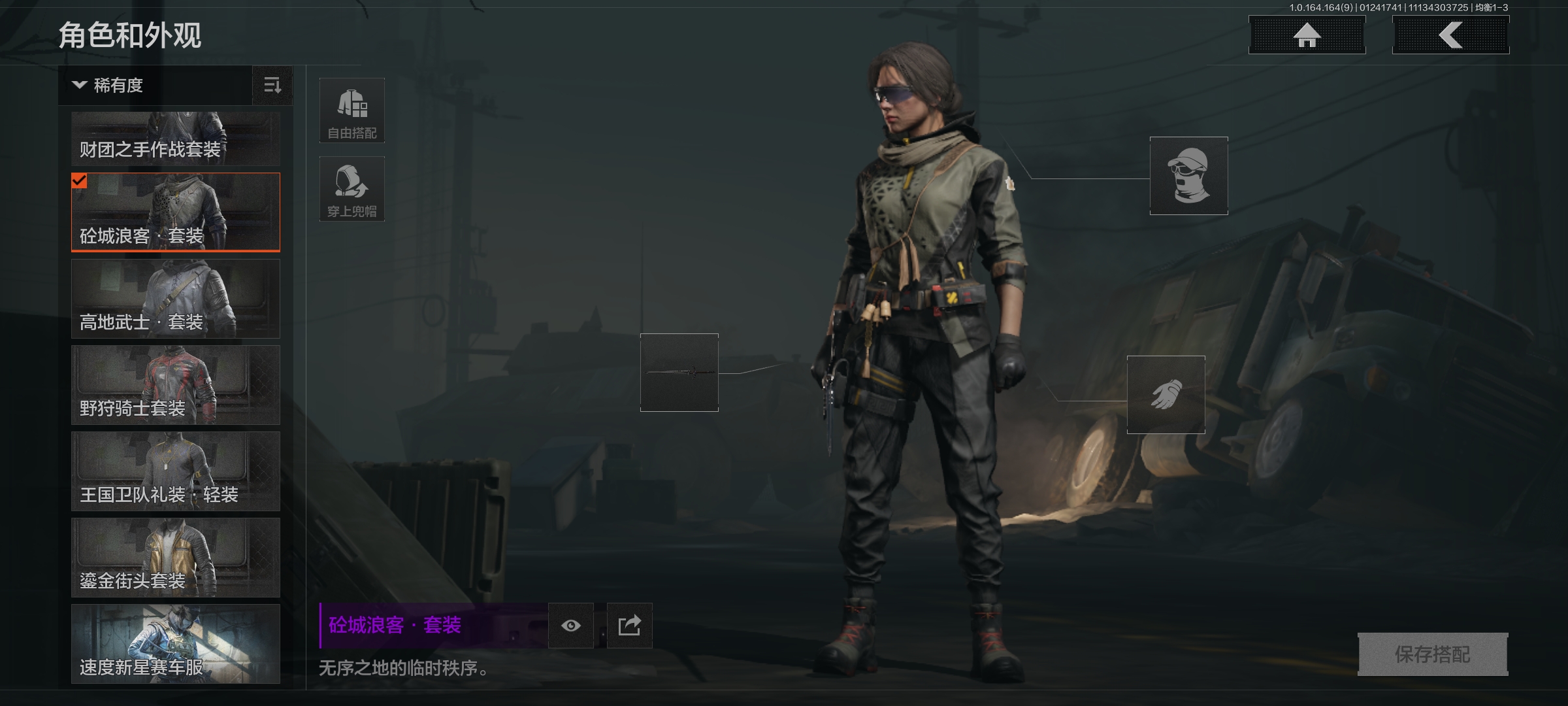Open the melee weapon slot
1568x706 pixels.
click(x=679, y=373)
